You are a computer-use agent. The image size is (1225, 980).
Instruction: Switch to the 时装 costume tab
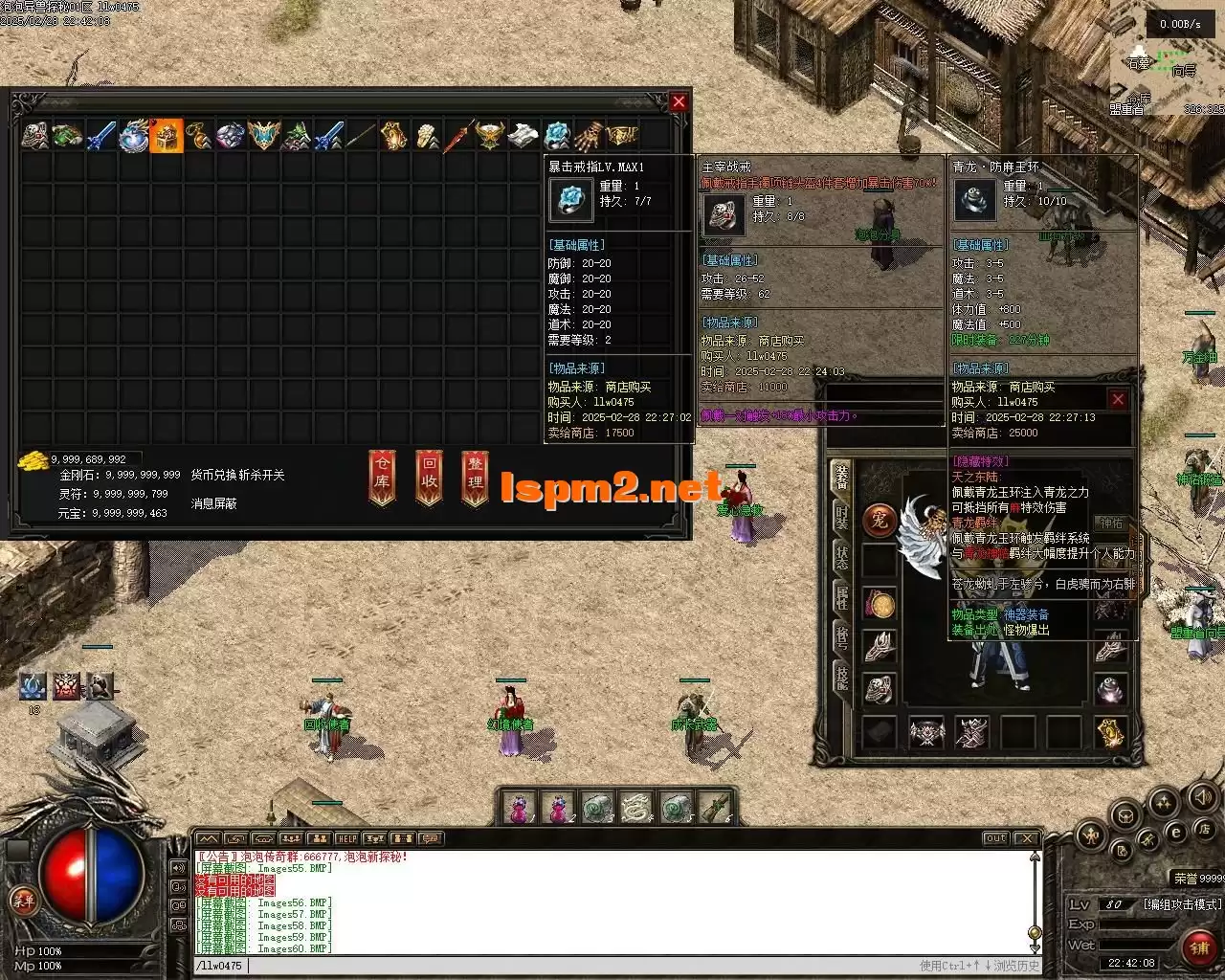point(841,517)
